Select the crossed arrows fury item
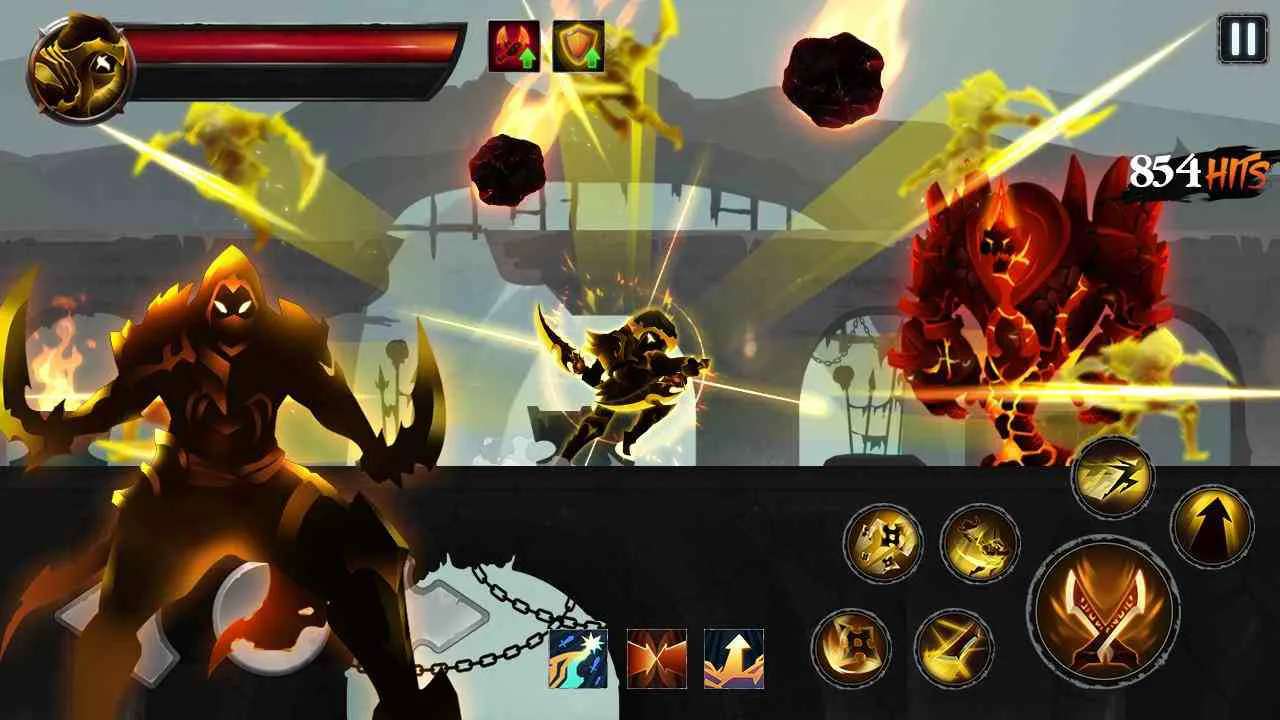The height and width of the screenshot is (720, 1280). tap(655, 657)
